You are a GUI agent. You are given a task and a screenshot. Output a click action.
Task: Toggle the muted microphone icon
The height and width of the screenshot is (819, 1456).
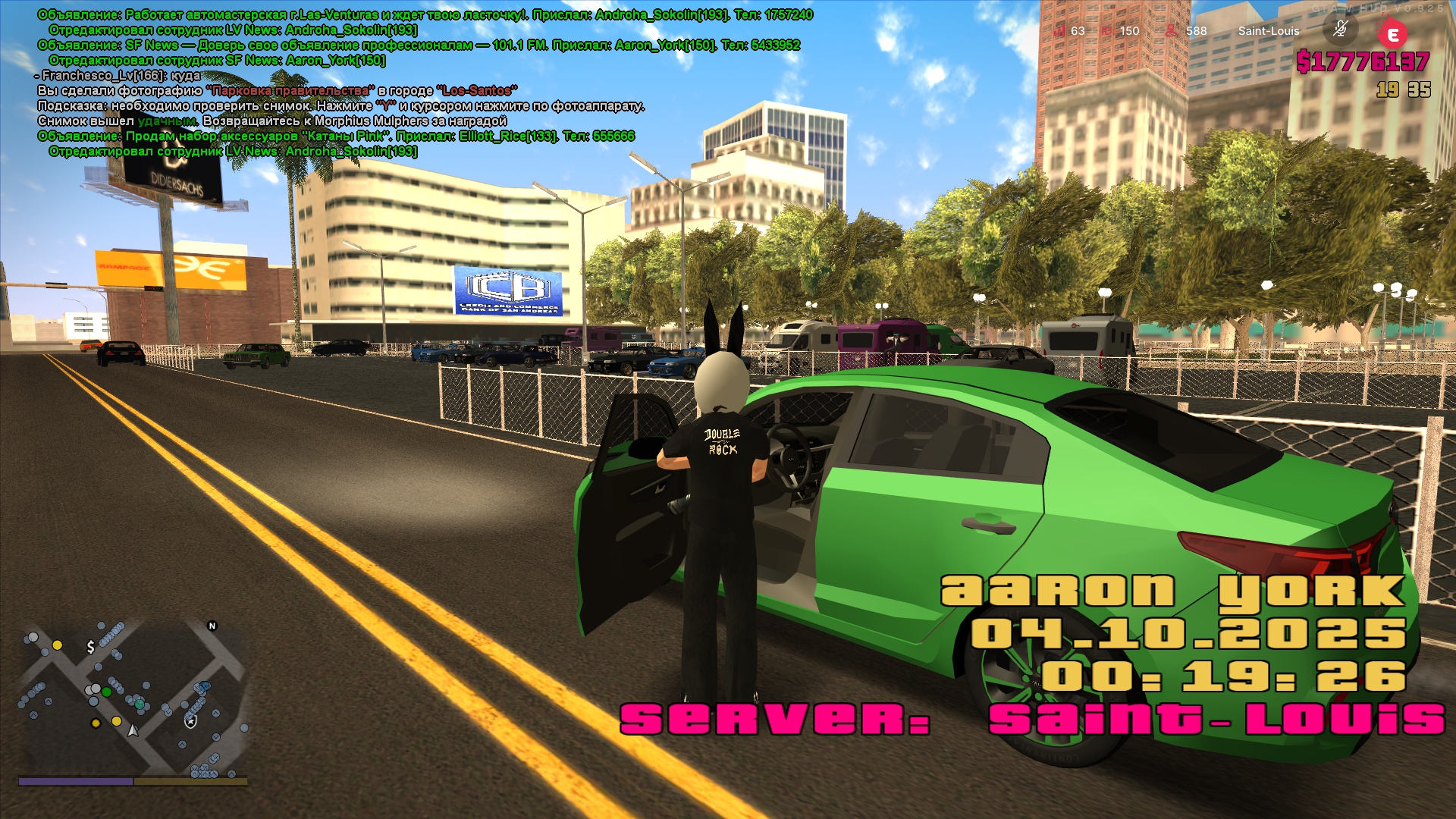pyautogui.click(x=1340, y=30)
